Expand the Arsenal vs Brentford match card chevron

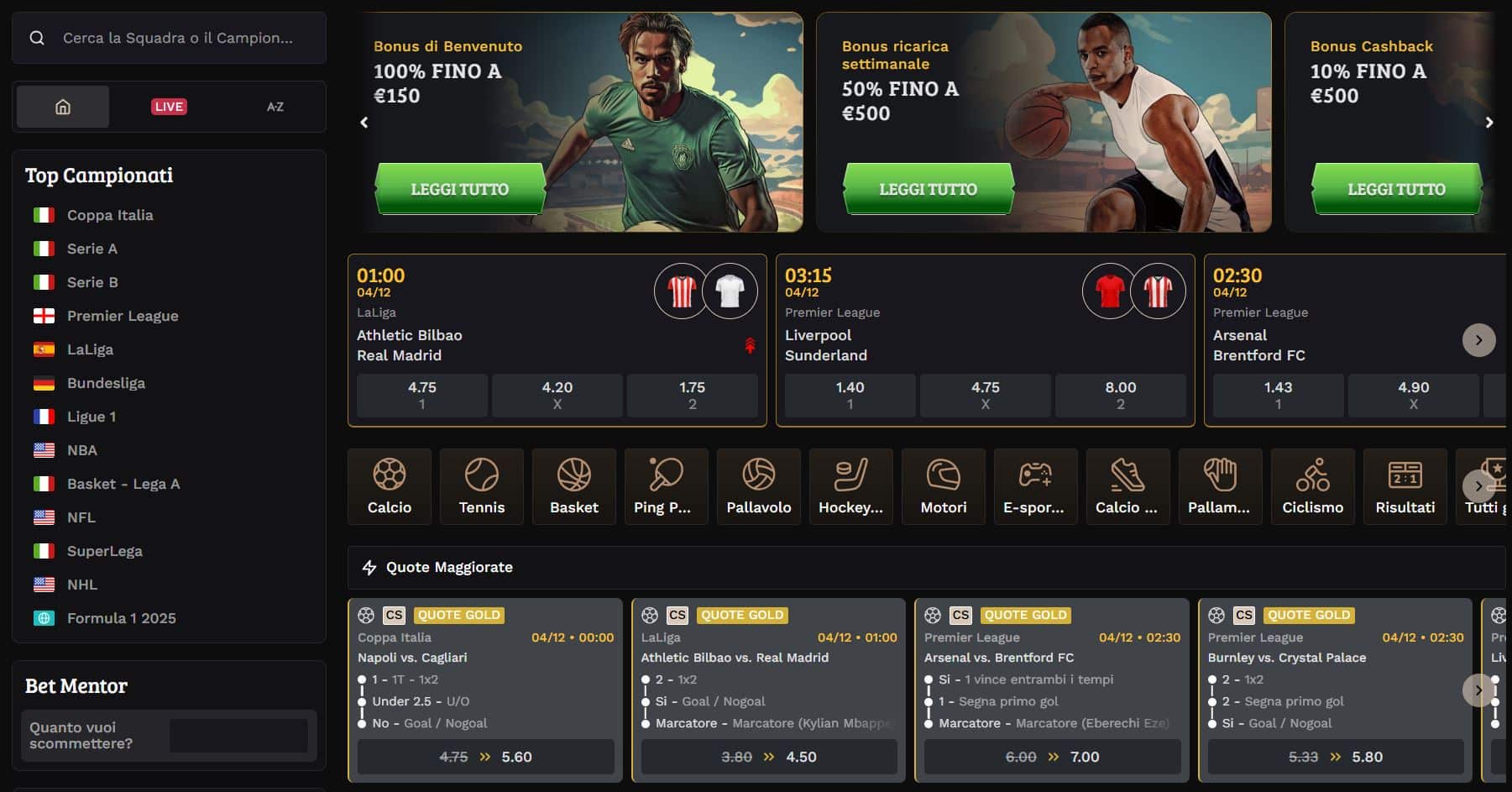tap(1479, 339)
